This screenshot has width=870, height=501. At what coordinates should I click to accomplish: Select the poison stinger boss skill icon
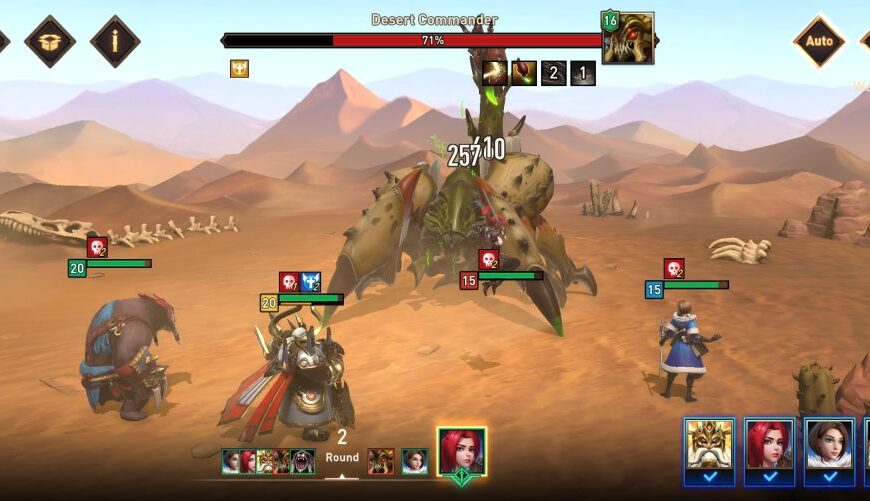pos(524,73)
